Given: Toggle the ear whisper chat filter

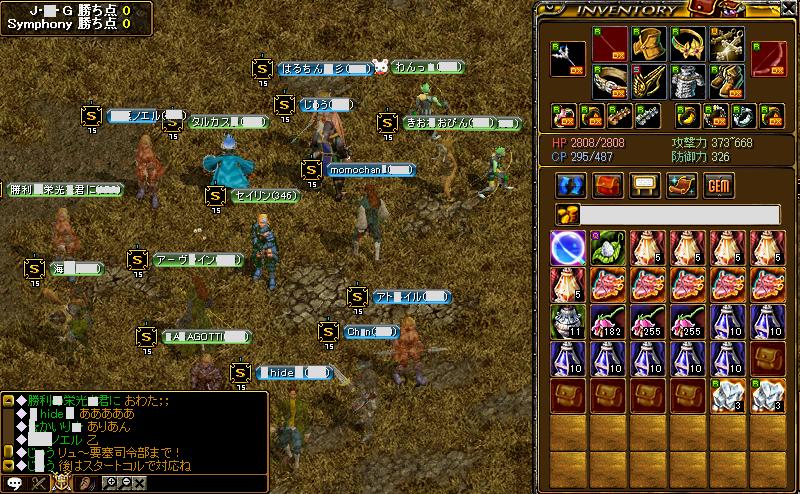Looking at the screenshot, I should pyautogui.click(x=86, y=484).
